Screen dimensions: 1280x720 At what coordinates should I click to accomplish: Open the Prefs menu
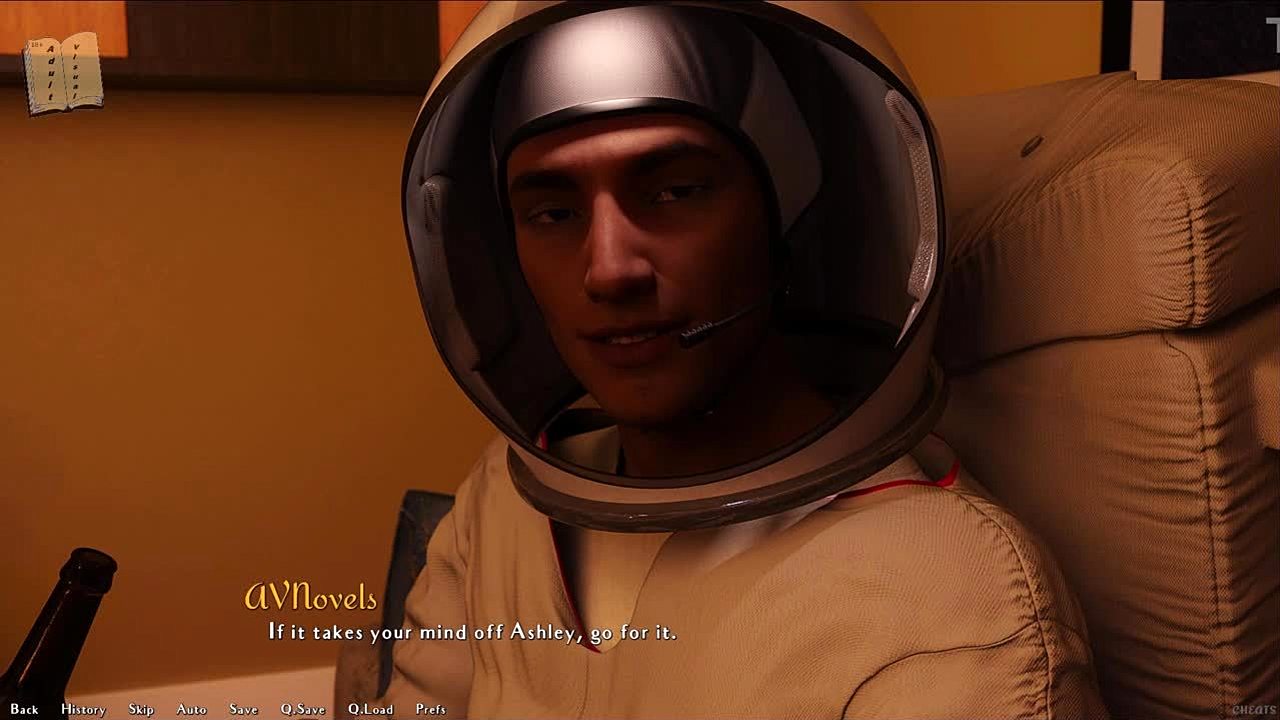[x=431, y=709]
